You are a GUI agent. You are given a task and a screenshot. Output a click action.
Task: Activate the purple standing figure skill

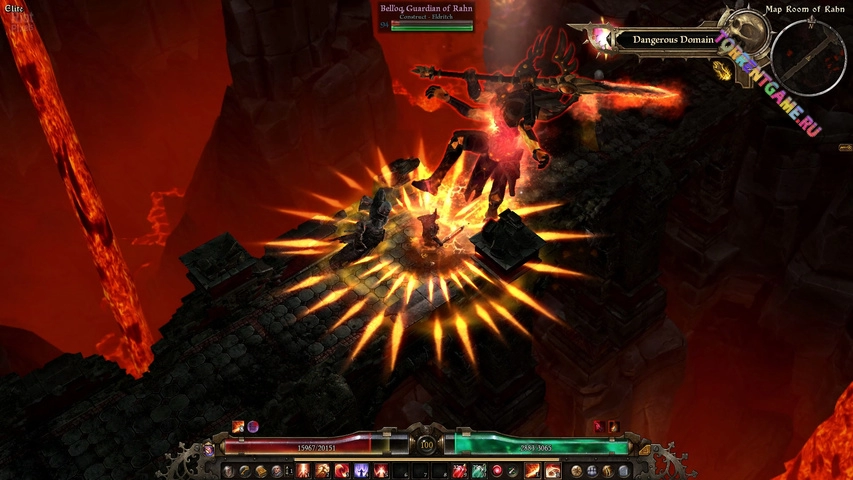360,470
